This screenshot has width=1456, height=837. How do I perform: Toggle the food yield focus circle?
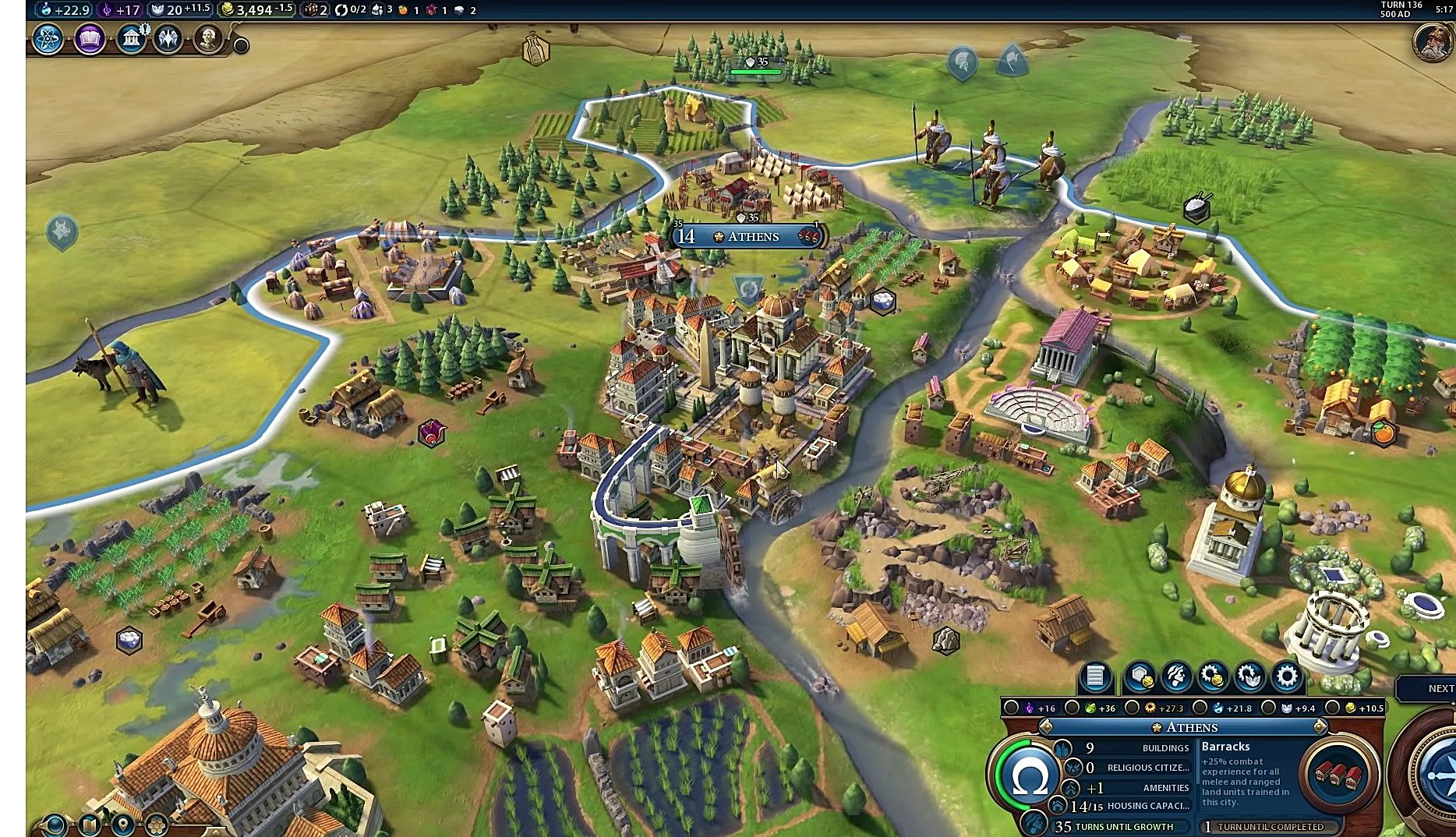1073,708
